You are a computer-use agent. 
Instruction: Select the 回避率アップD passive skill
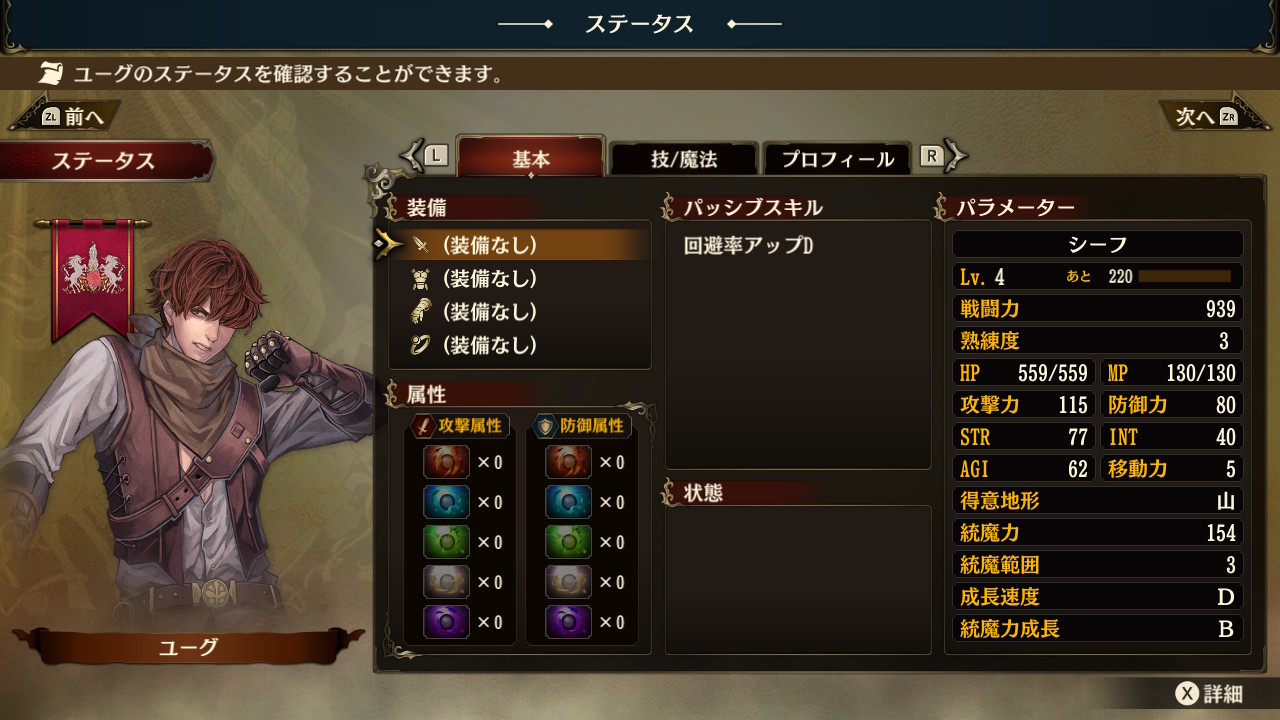pos(749,246)
